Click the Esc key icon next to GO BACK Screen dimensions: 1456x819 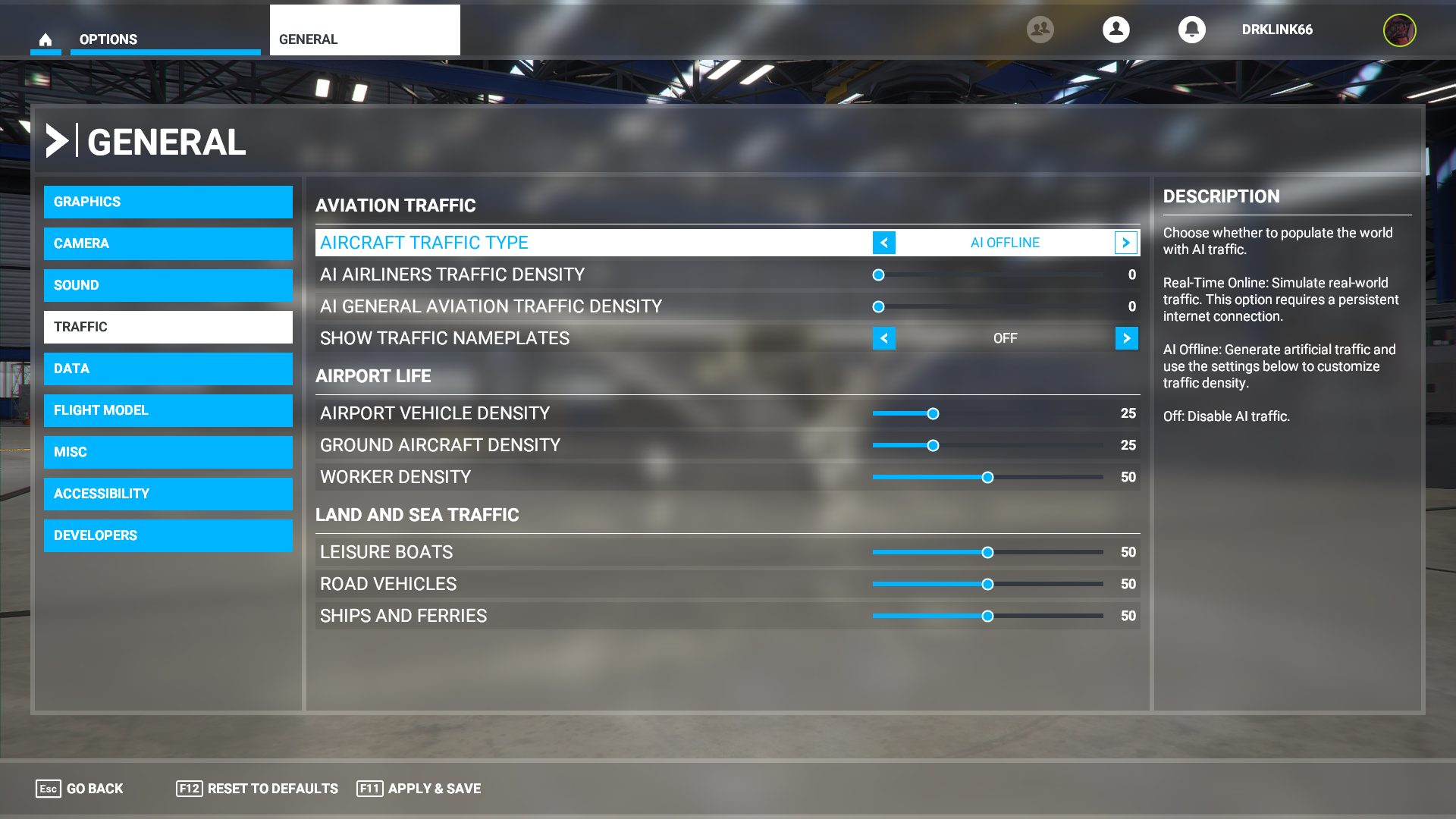(49, 789)
